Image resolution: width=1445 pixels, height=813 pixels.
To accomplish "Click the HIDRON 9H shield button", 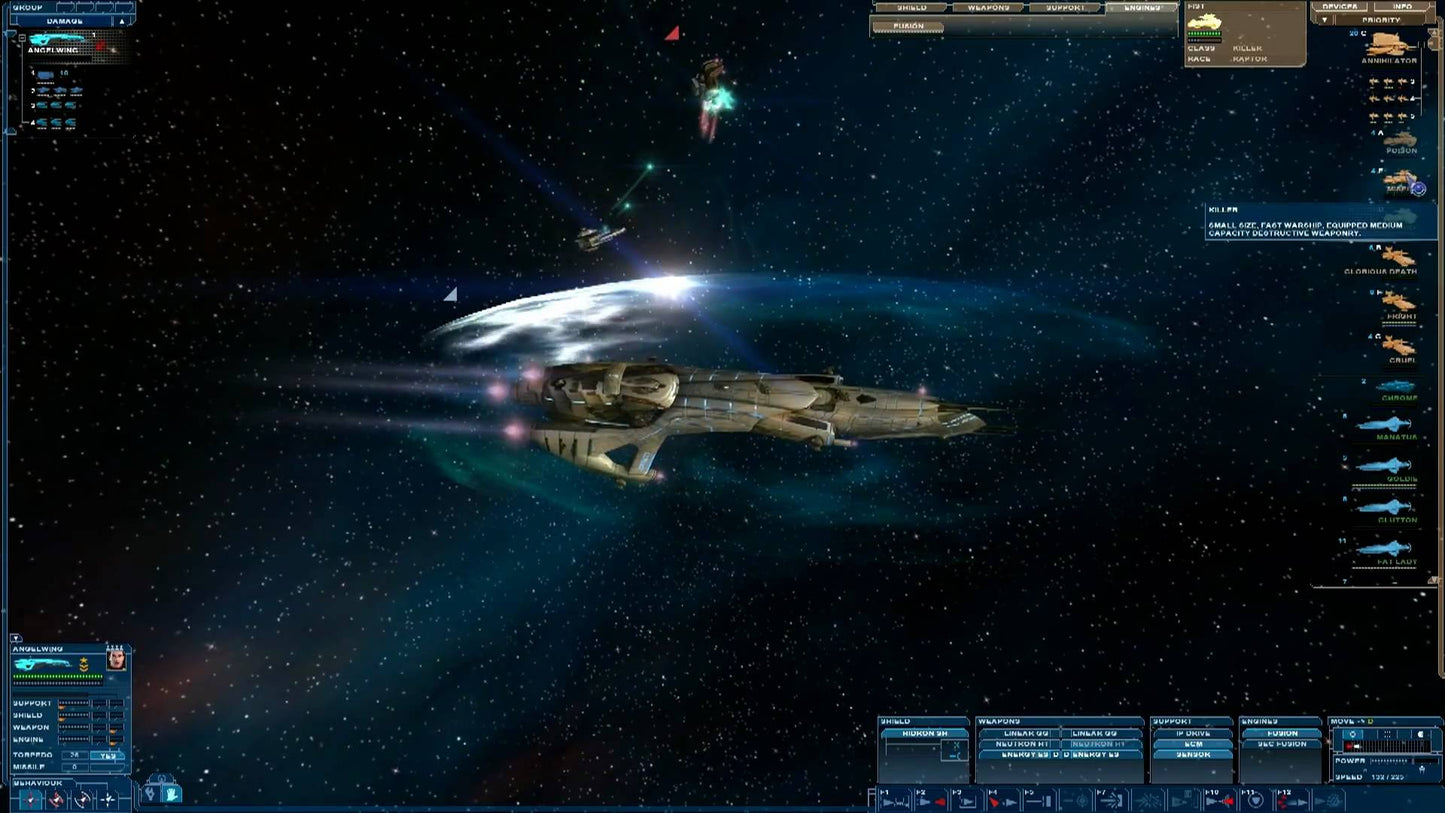I will 926,733.
